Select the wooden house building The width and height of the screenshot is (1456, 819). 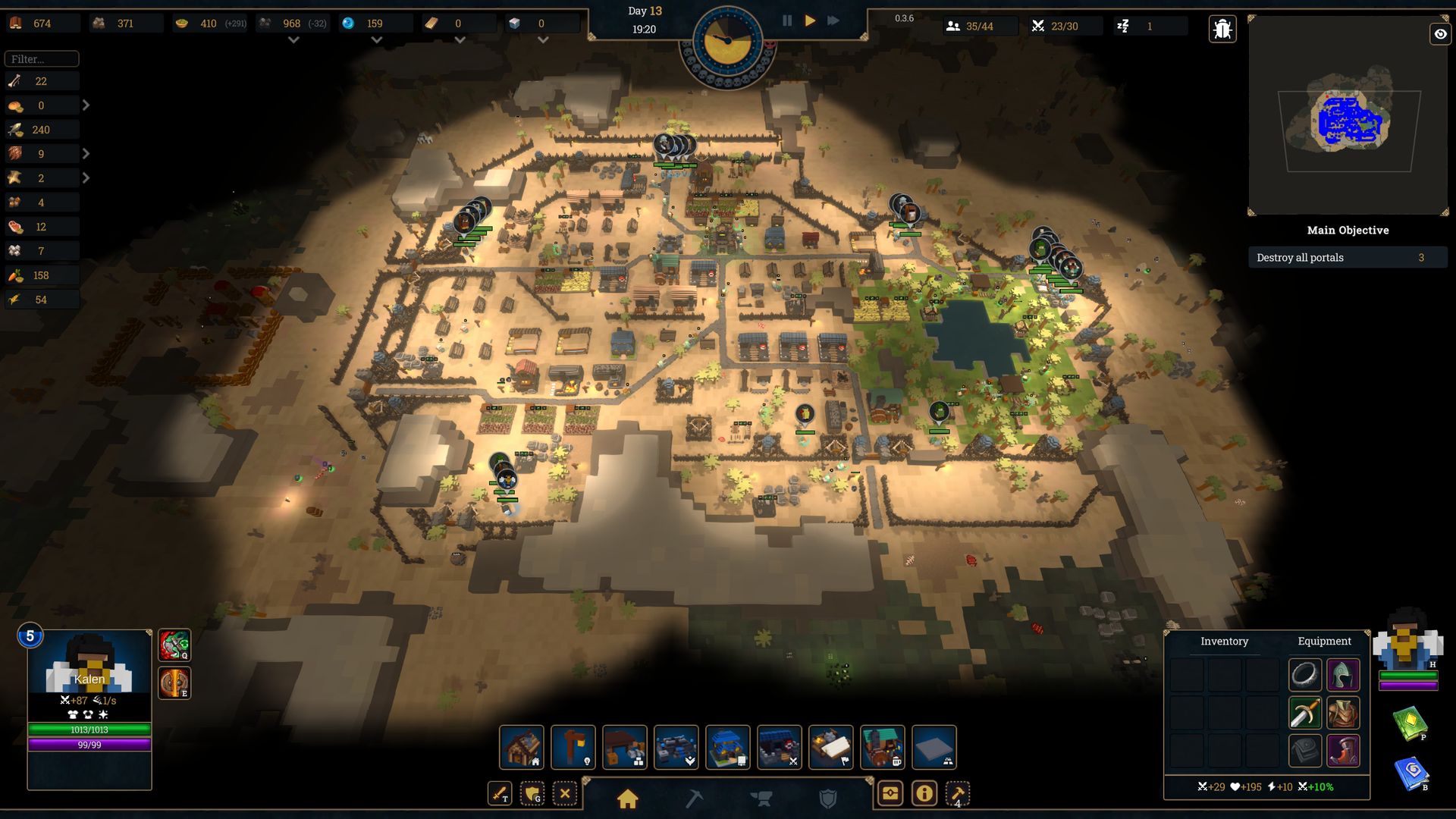point(522,747)
